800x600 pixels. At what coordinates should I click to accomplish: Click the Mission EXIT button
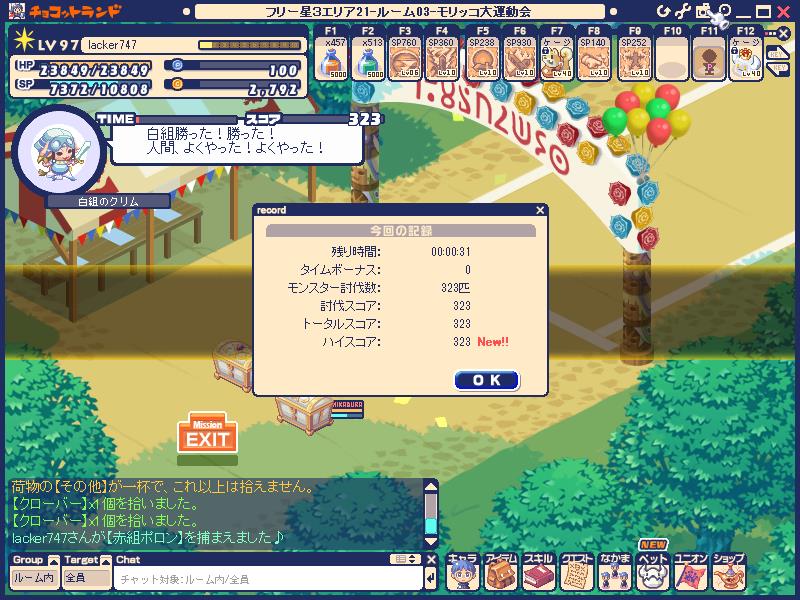click(x=208, y=436)
